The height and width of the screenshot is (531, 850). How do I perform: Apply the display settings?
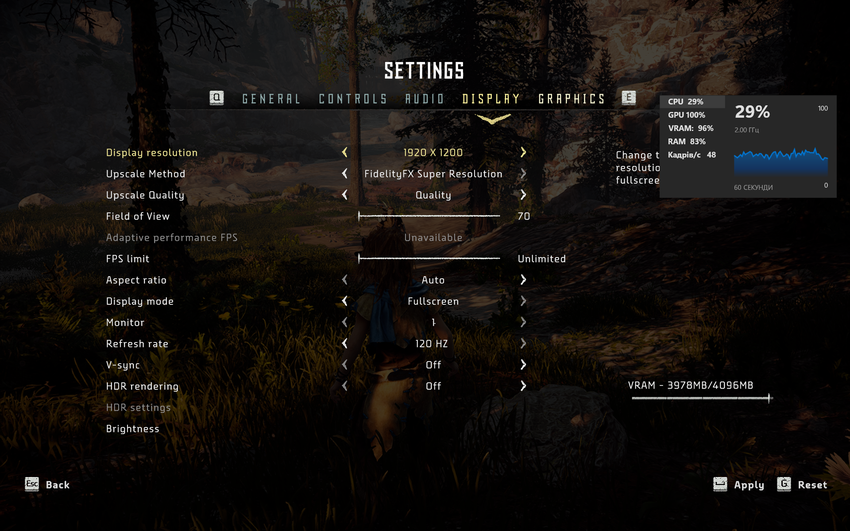738,485
